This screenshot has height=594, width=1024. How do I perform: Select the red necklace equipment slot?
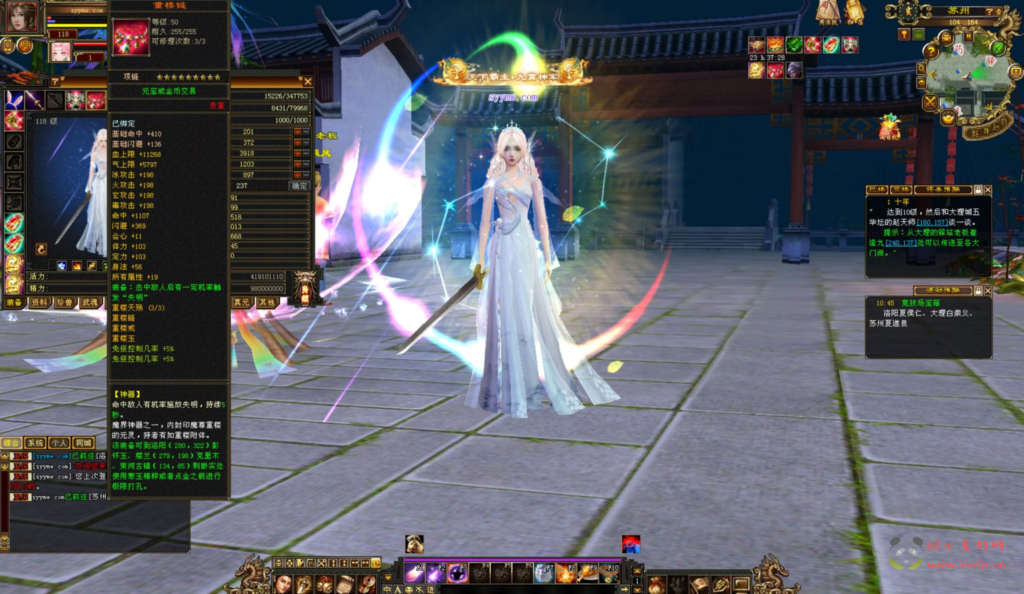pyautogui.click(x=96, y=99)
